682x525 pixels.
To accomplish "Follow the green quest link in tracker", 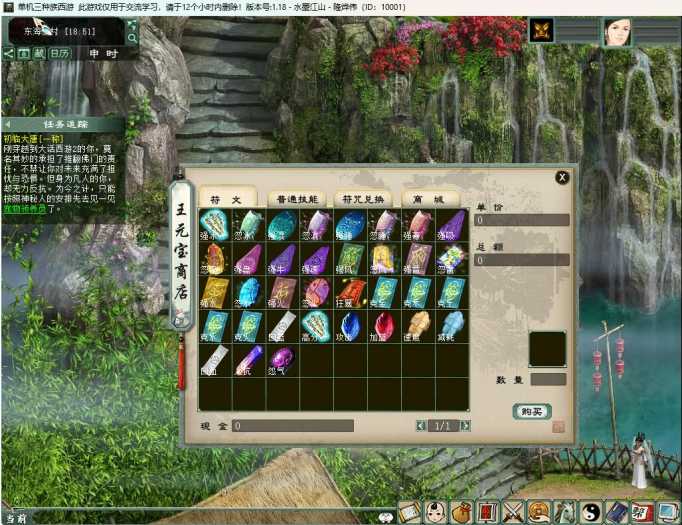I will pos(24,209).
